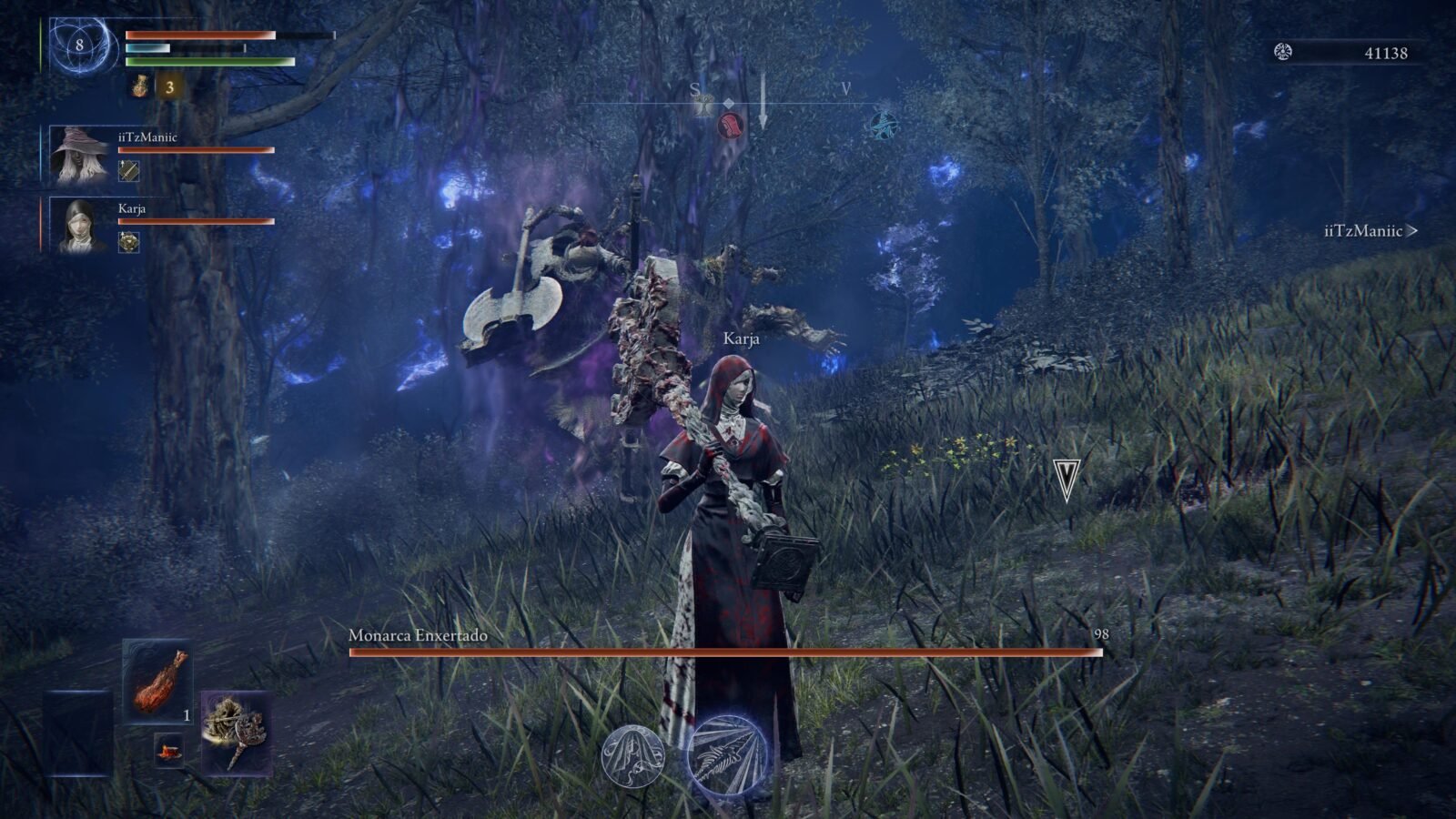Click the level 8 emblem
Image resolution: width=1456 pixels, height=819 pixels.
click(80, 45)
